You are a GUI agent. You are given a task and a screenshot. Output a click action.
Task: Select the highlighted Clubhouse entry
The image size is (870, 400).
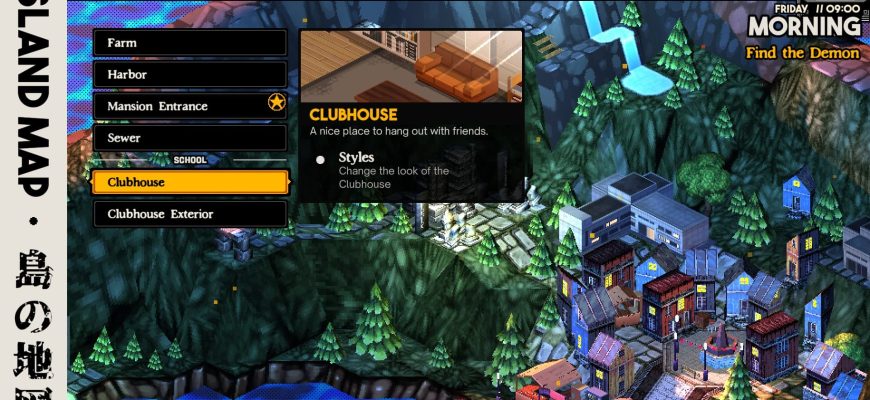(189, 182)
